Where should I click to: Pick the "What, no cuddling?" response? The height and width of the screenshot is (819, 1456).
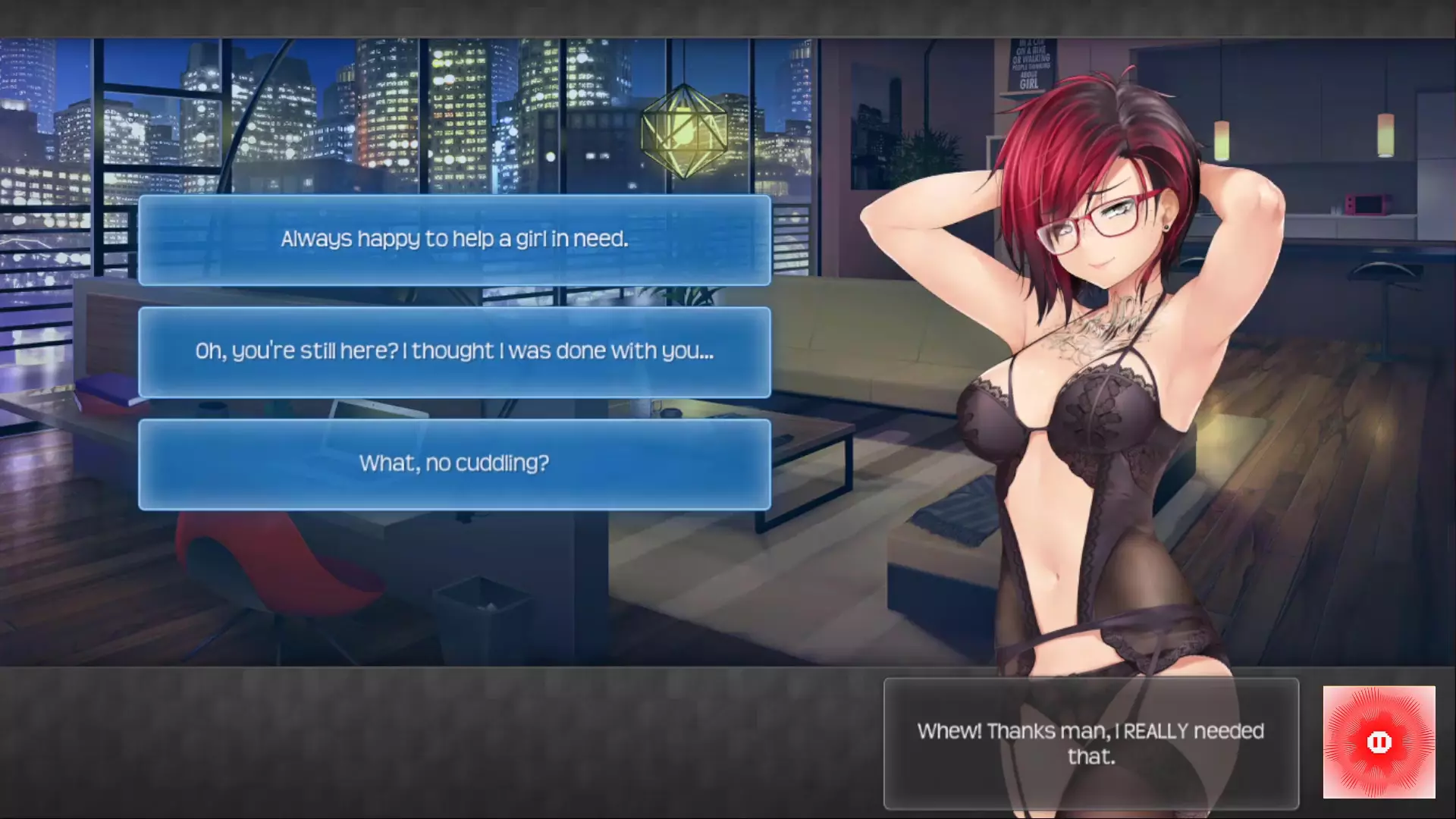[454, 464]
